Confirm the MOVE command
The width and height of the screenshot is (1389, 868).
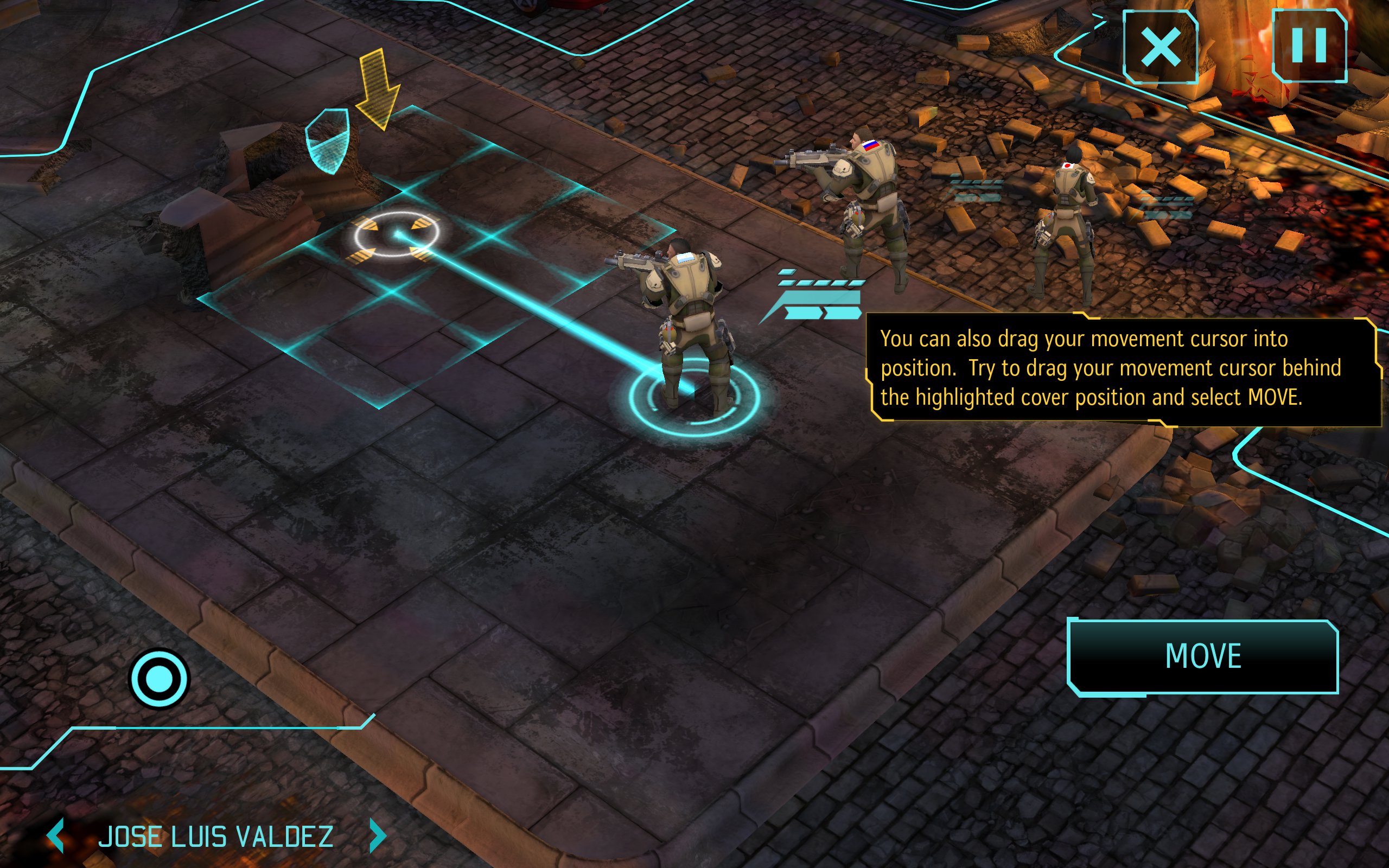point(1202,656)
